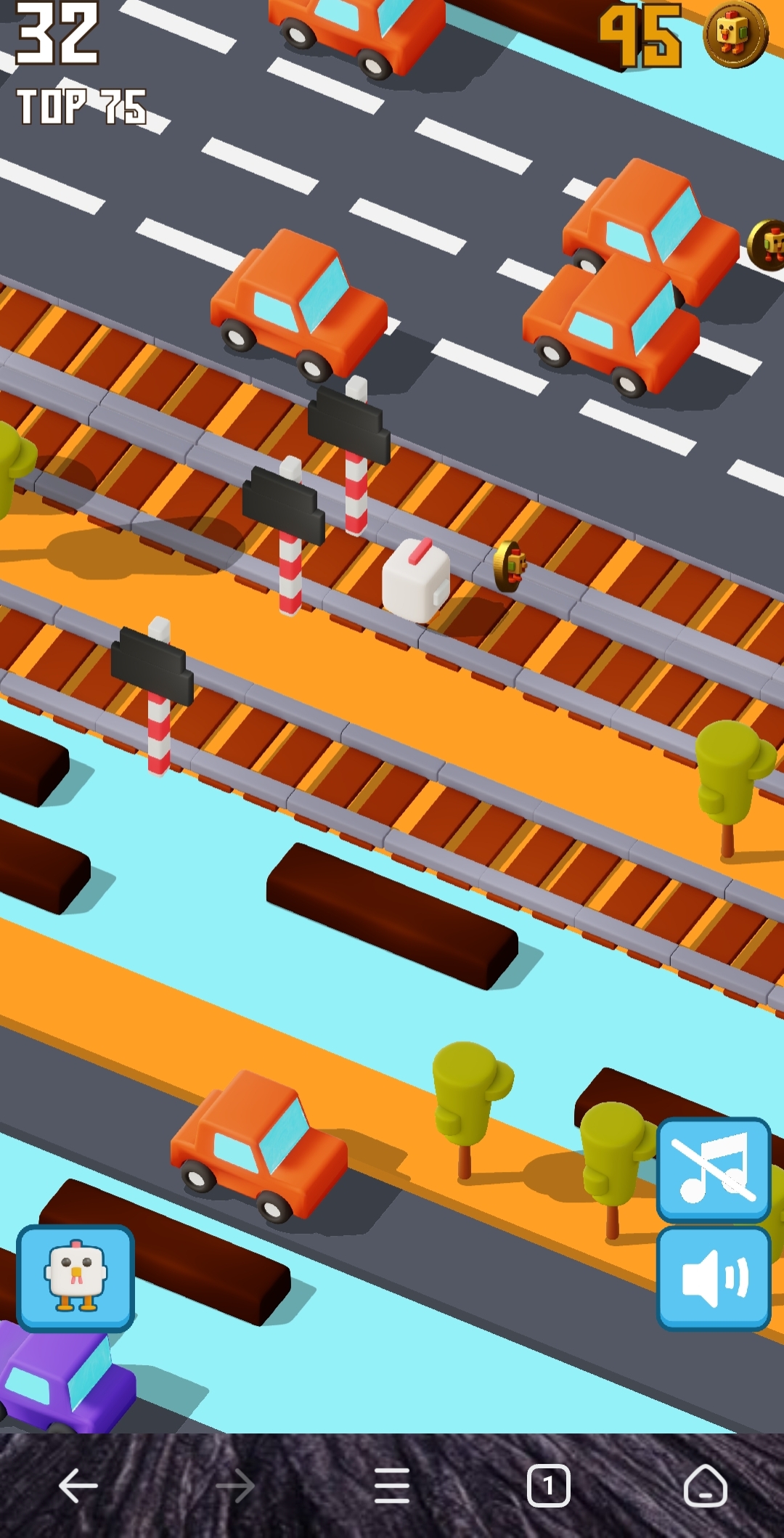This screenshot has height=1538, width=784.
Task: Toggle the sound effects speaker button
Action: point(713,1278)
